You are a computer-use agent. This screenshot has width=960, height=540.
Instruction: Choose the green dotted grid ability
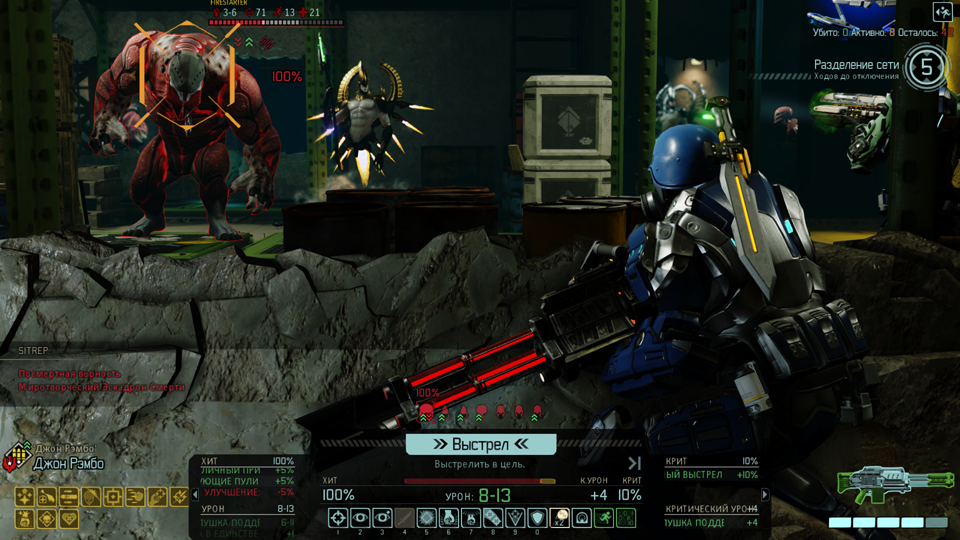point(625,518)
